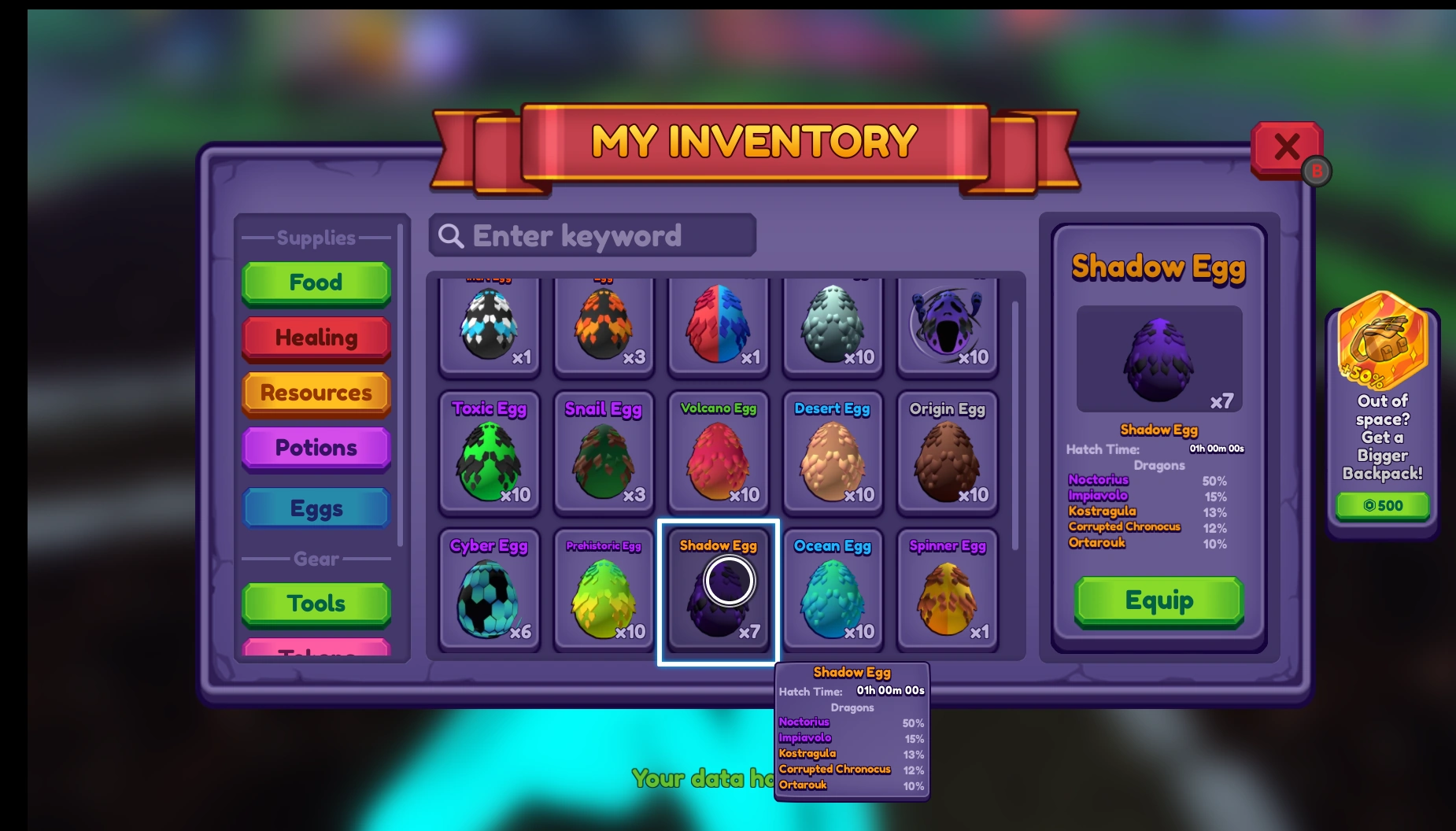Image resolution: width=1456 pixels, height=831 pixels.
Task: Open the Resources category
Action: click(316, 393)
